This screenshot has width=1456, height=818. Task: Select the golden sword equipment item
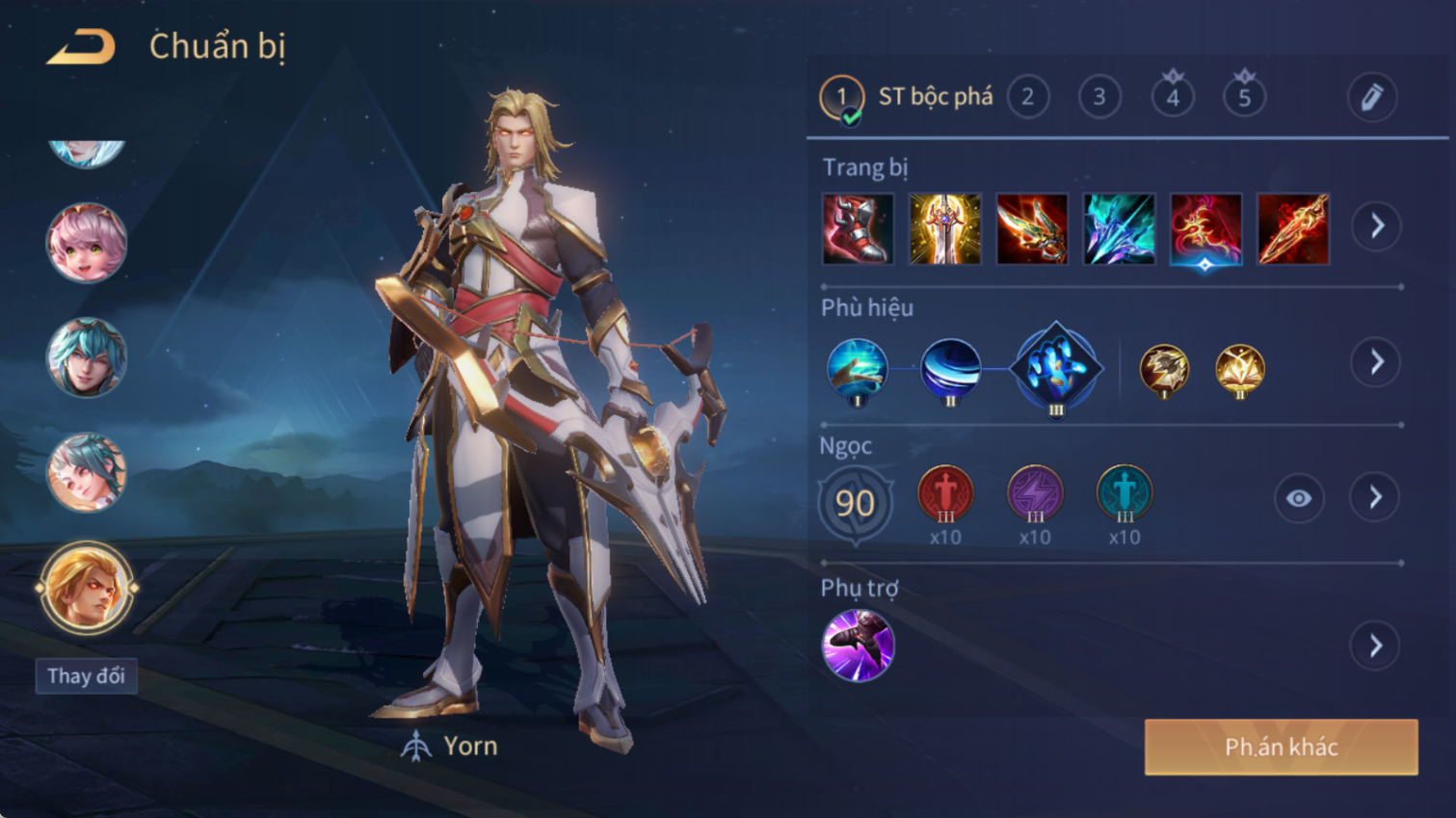point(944,229)
